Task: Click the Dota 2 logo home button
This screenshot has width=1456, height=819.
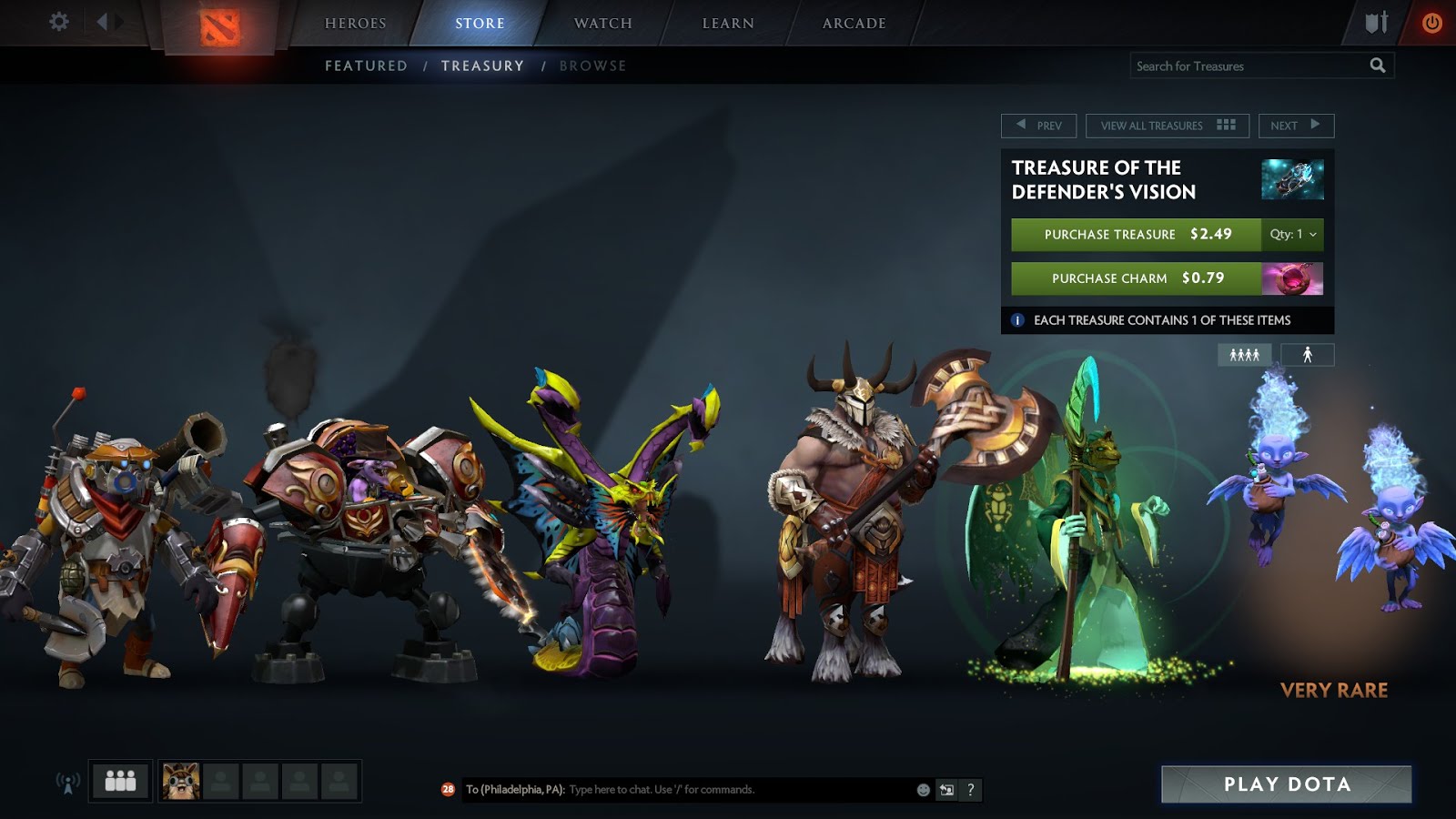Action: click(x=219, y=27)
